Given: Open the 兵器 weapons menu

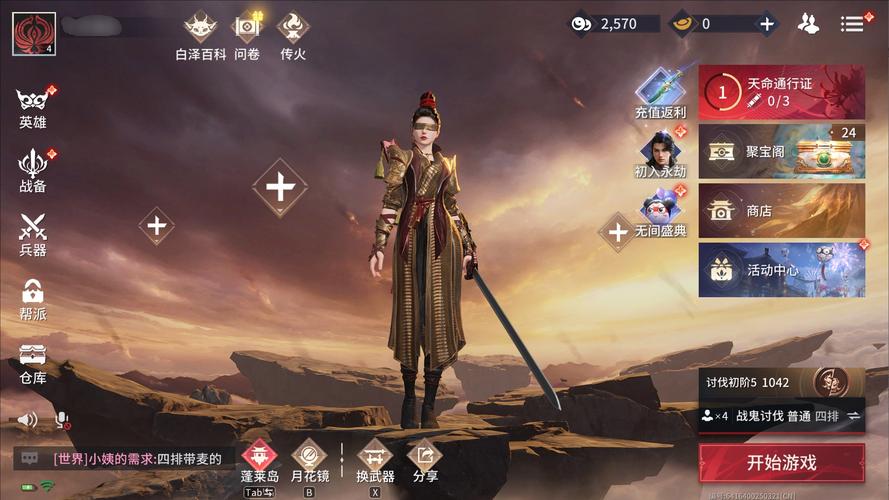Looking at the screenshot, I should coord(33,234).
